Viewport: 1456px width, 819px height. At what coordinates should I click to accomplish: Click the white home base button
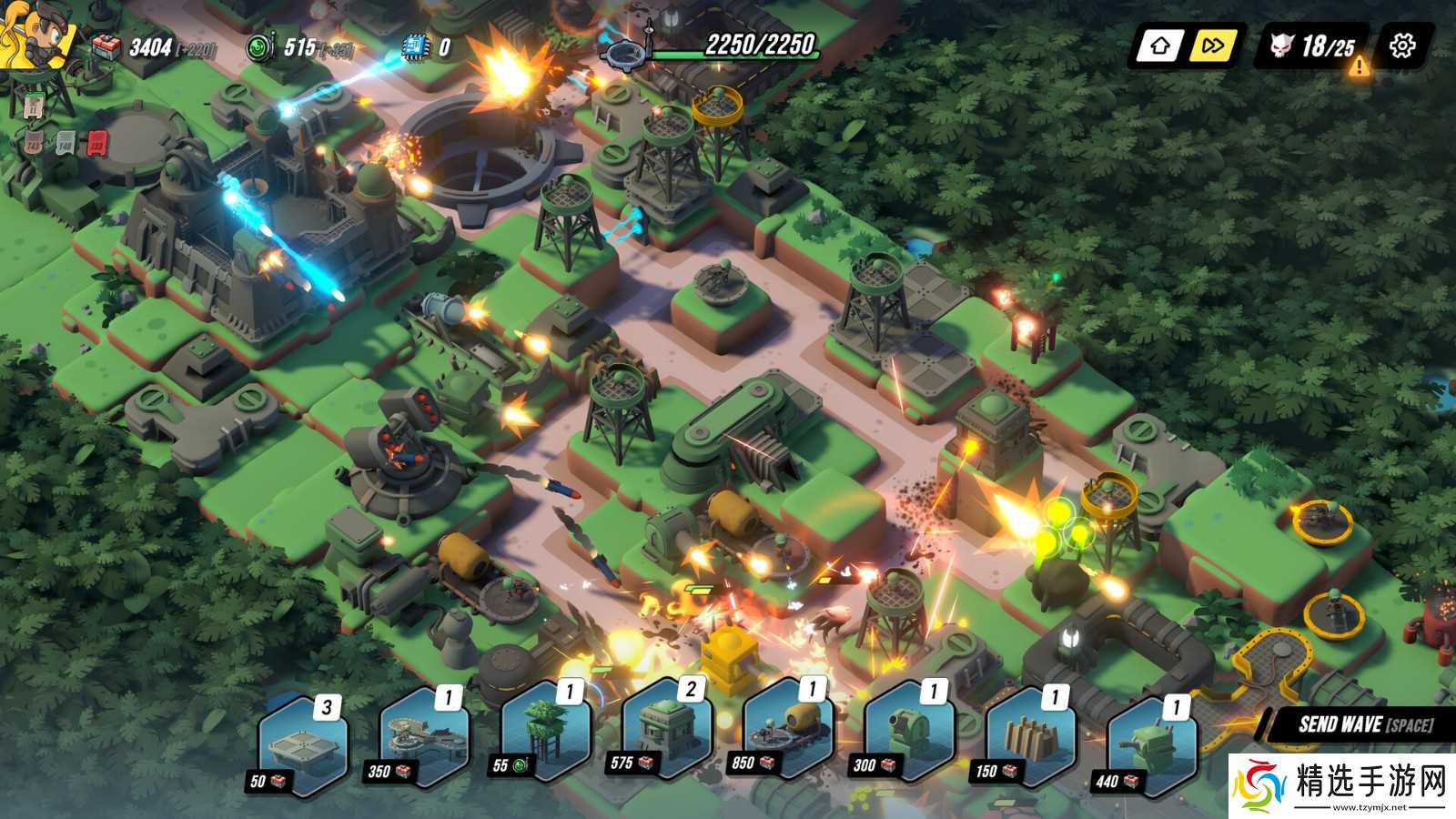click(1159, 45)
